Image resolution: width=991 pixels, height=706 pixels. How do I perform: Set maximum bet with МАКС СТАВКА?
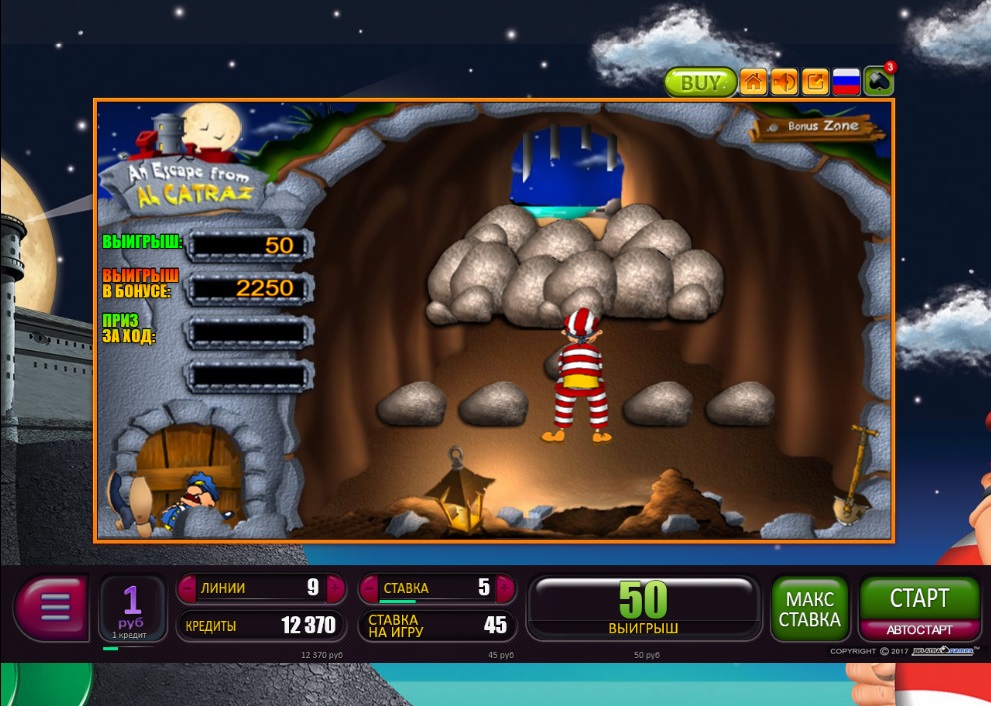pos(810,608)
